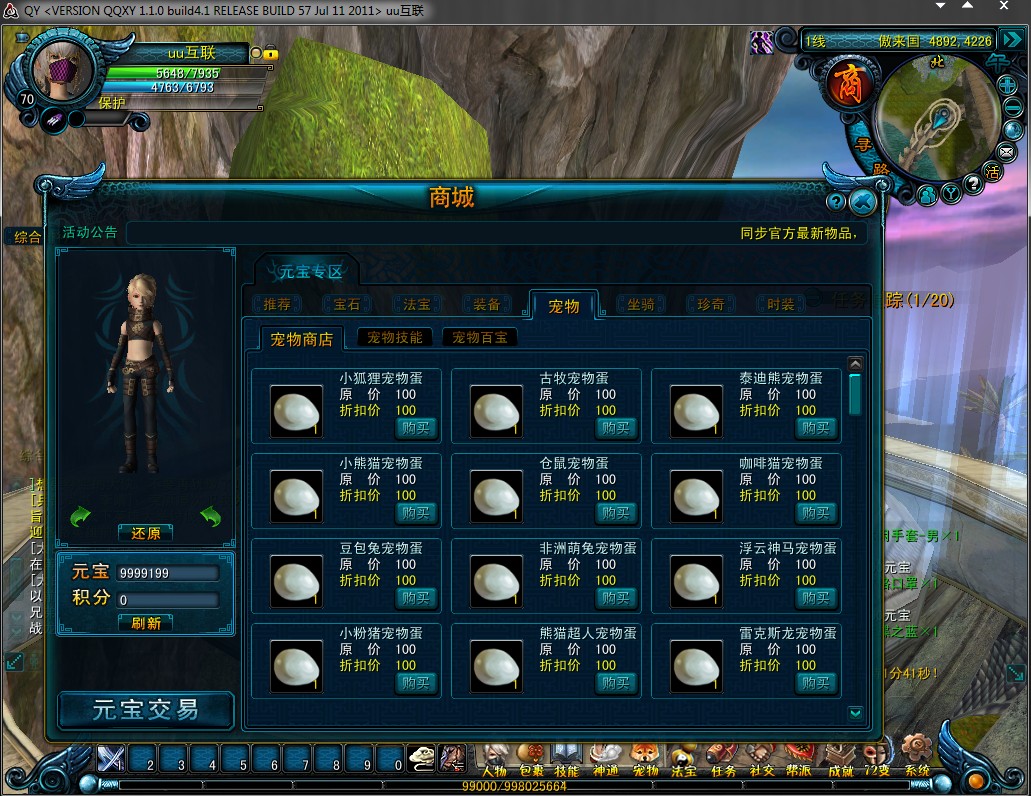The width and height of the screenshot is (1031, 796).
Task: Buy the 仓鼠宠物蛋 pet egg
Action: click(617, 513)
